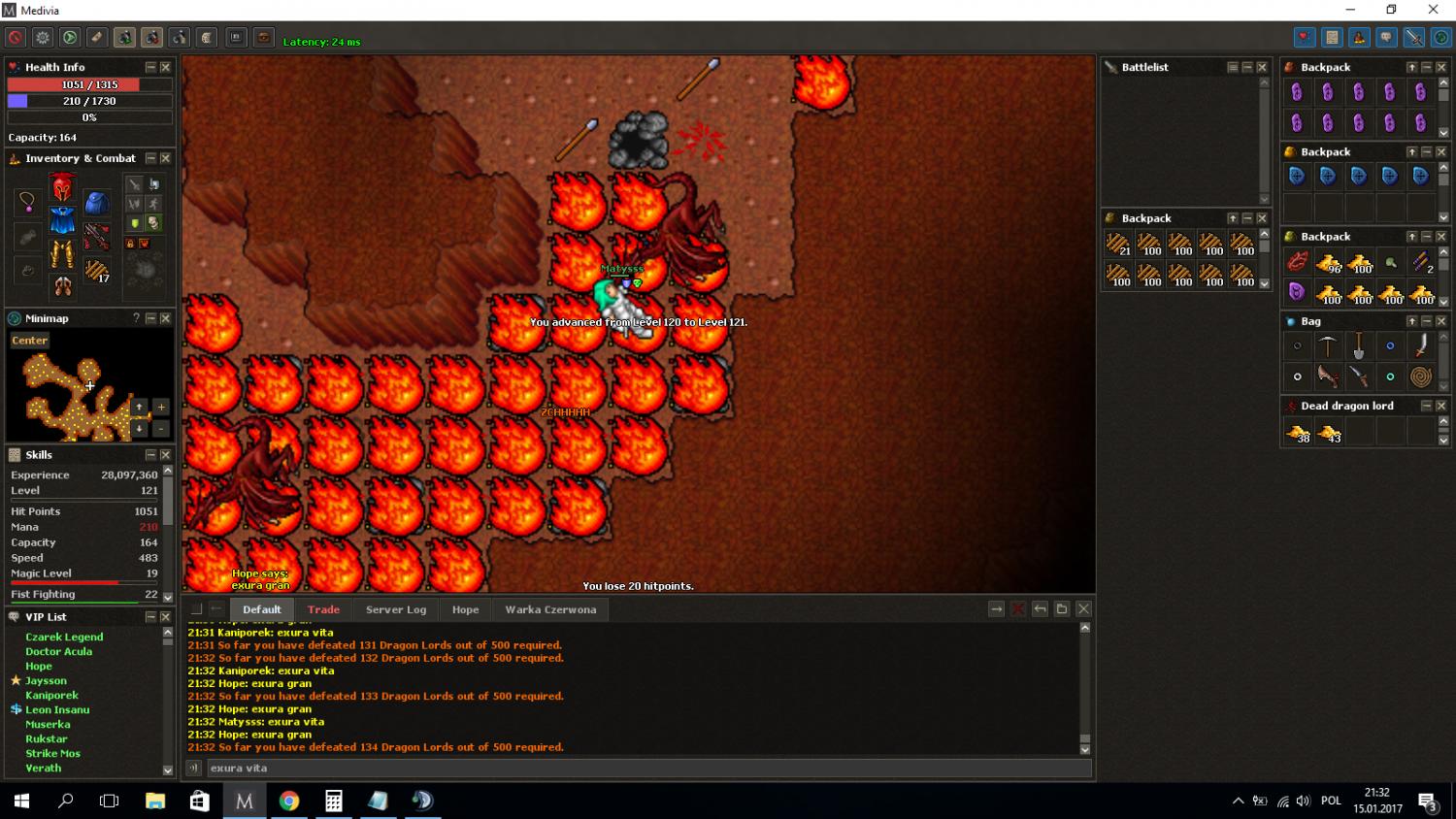
Task: Maximize the Medivia game window
Action: pos(1391,10)
